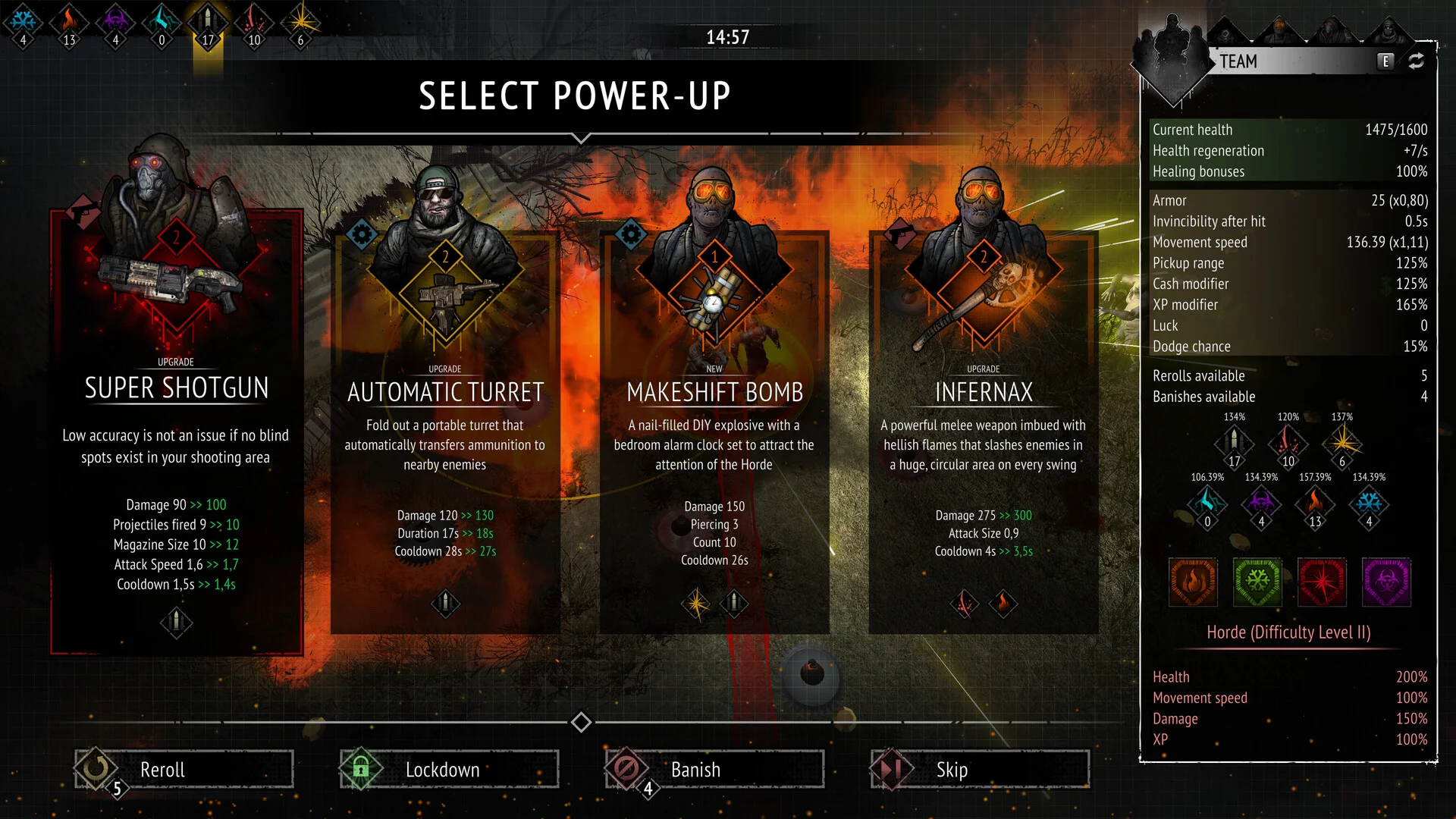Viewport: 1456px width, 819px height.
Task: Choose the Automatic Turret upgrade card
Action: click(445, 432)
